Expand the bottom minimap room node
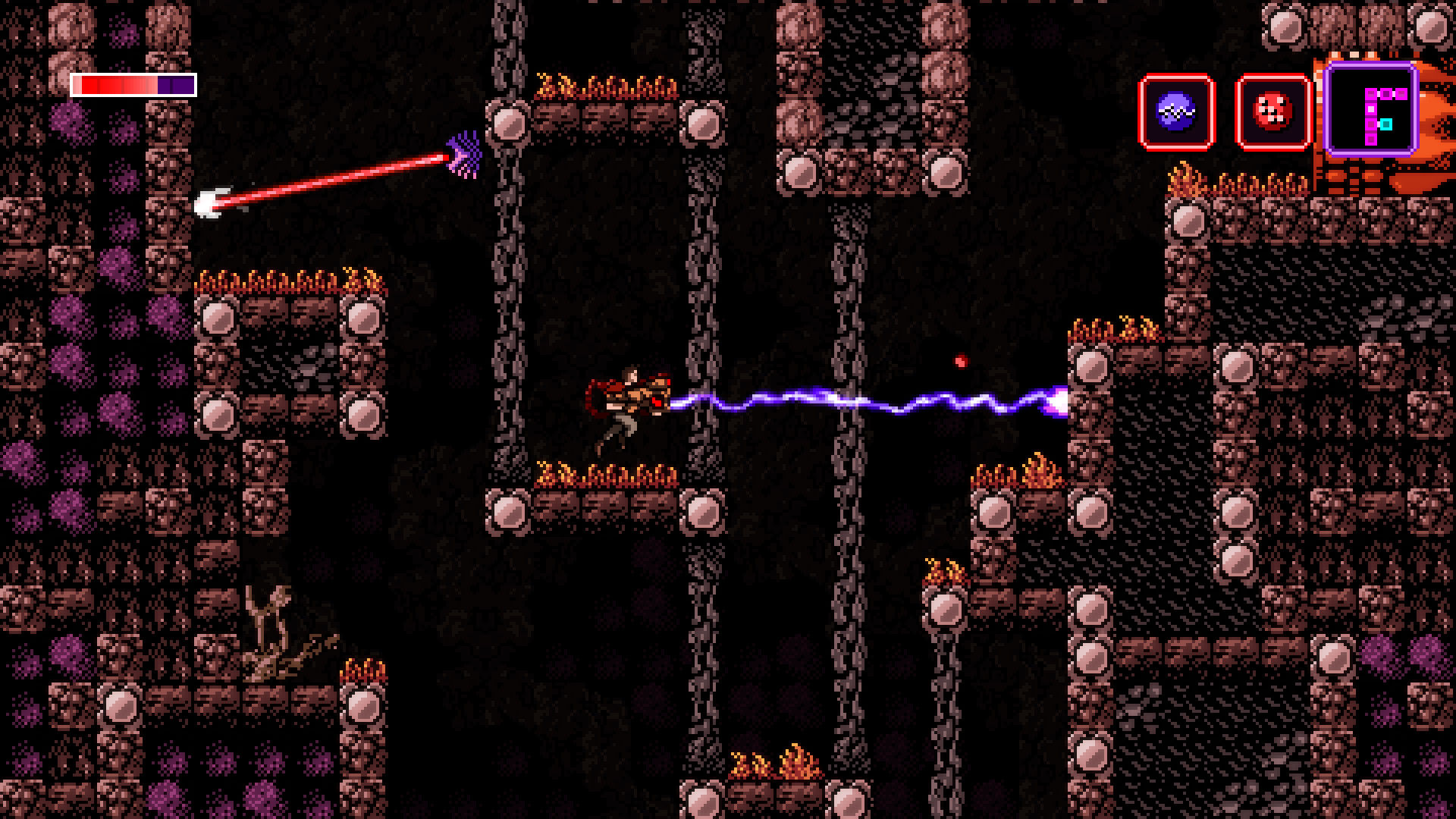Viewport: 1456px width, 819px height. pyautogui.click(x=1371, y=140)
